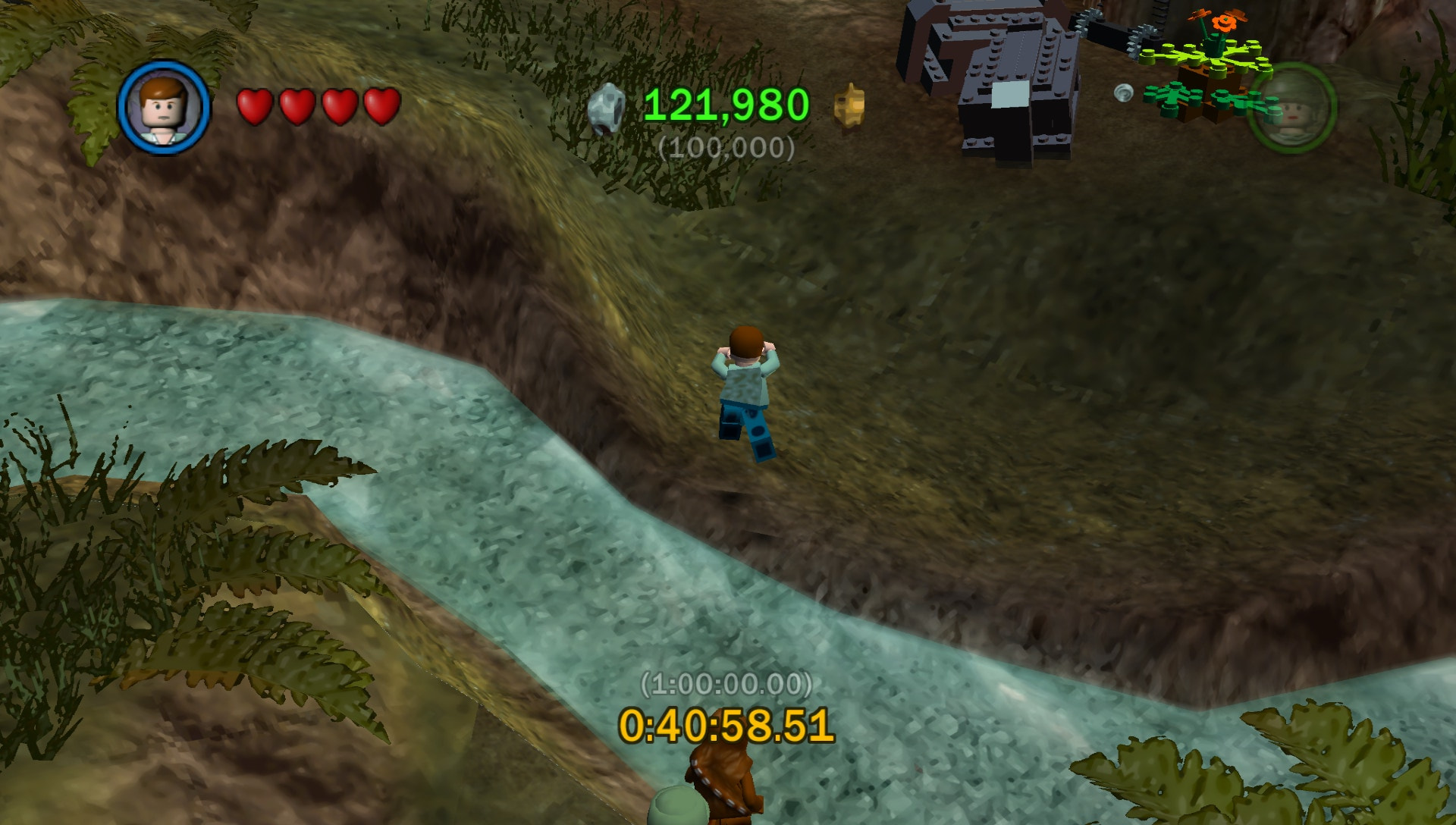Screen dimensions: 1456x825
Task: Click the faded player two helmeted portrait
Action: pos(1291,107)
